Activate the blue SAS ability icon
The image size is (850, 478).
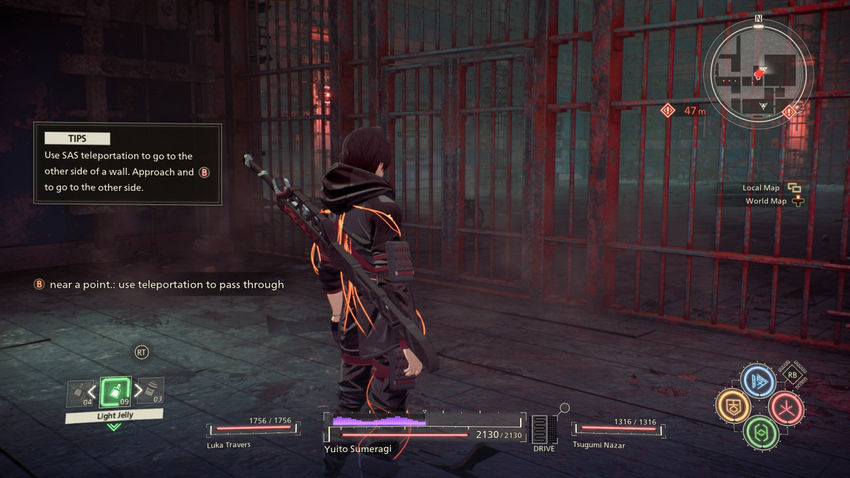click(x=757, y=381)
